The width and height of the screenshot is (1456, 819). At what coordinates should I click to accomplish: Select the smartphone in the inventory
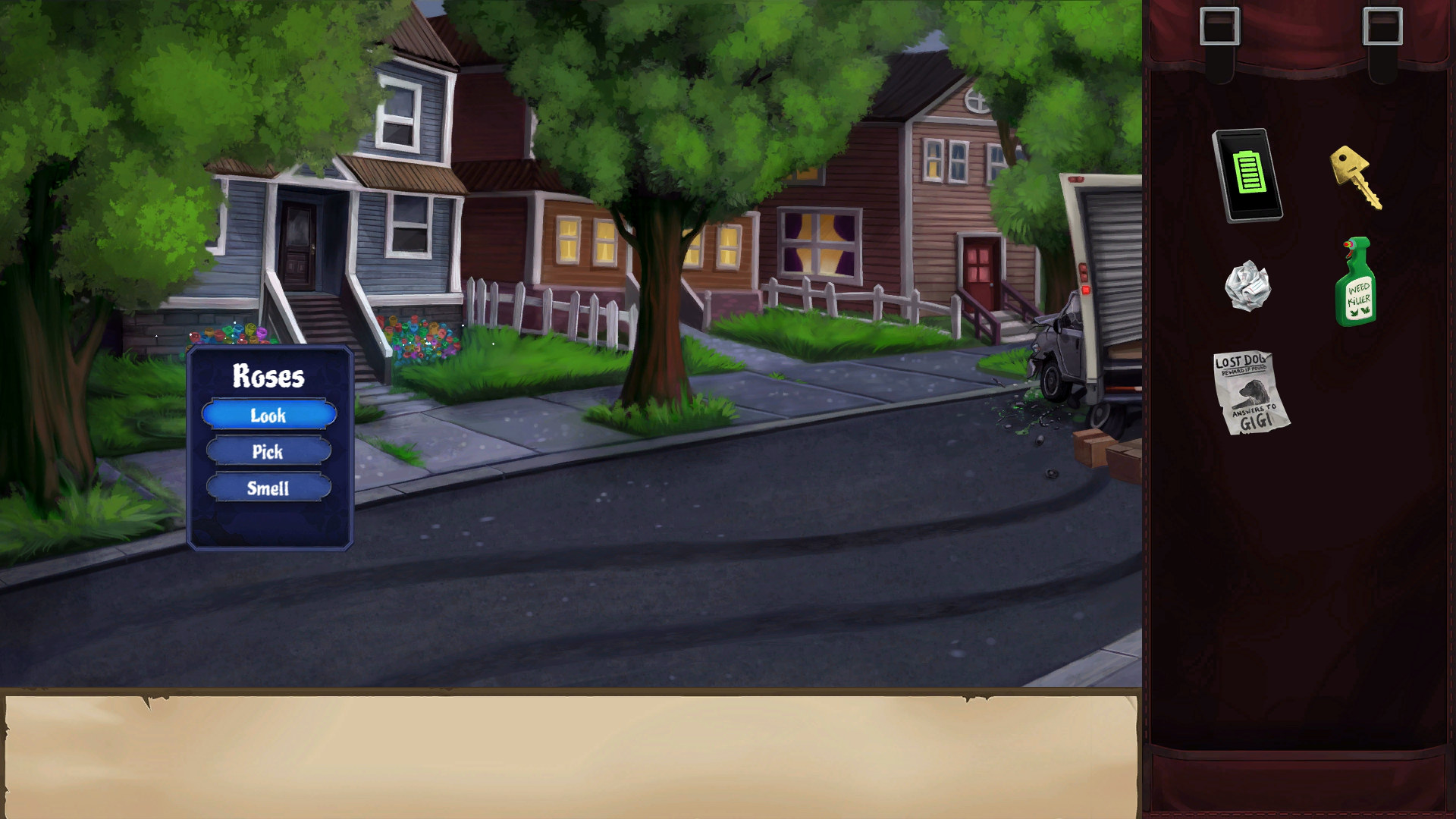tap(1247, 175)
